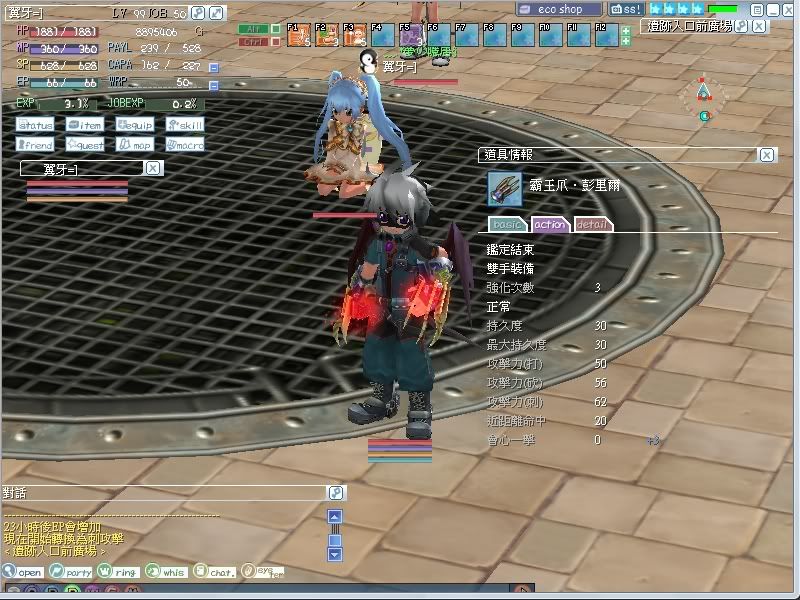Close the target name panel

[153, 168]
